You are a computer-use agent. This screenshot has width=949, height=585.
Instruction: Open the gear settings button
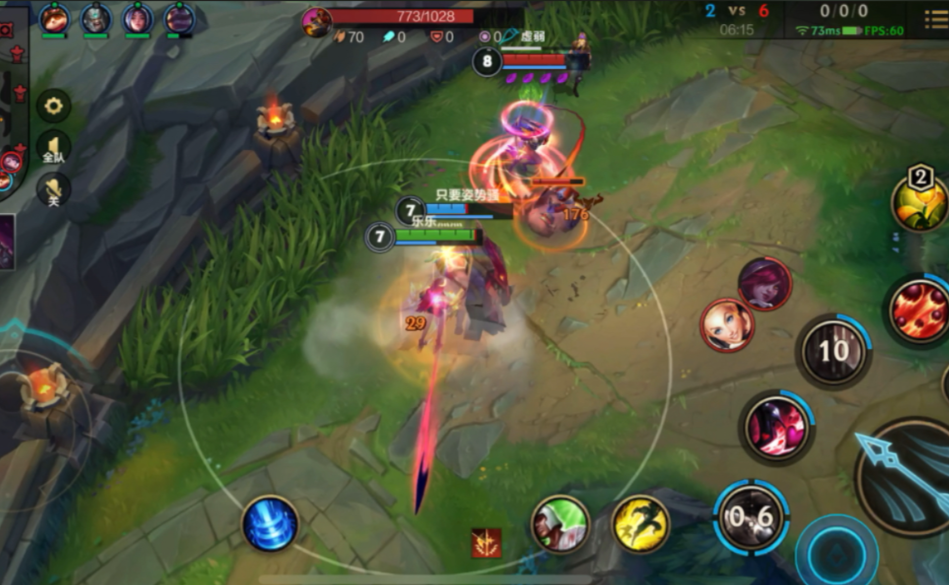53,105
